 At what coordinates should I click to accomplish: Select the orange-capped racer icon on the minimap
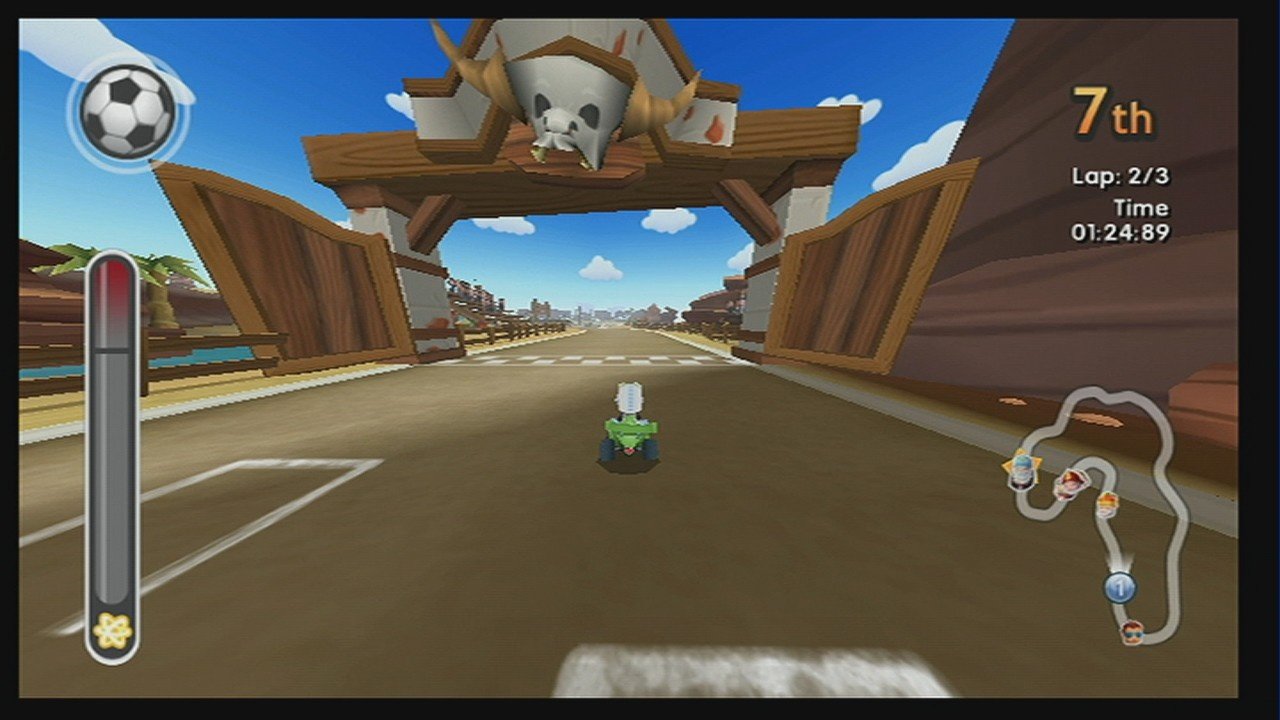point(1107,507)
